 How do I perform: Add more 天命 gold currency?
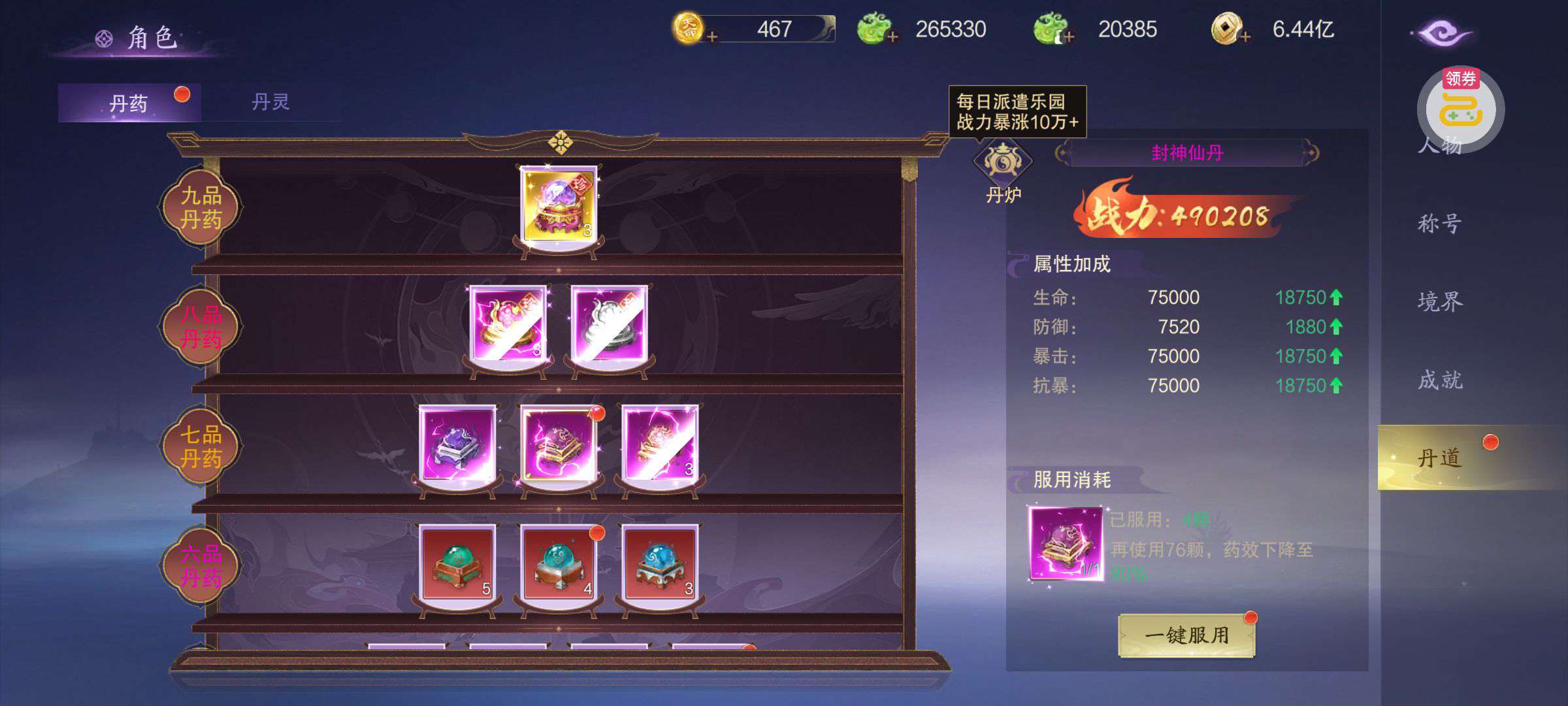[712, 37]
